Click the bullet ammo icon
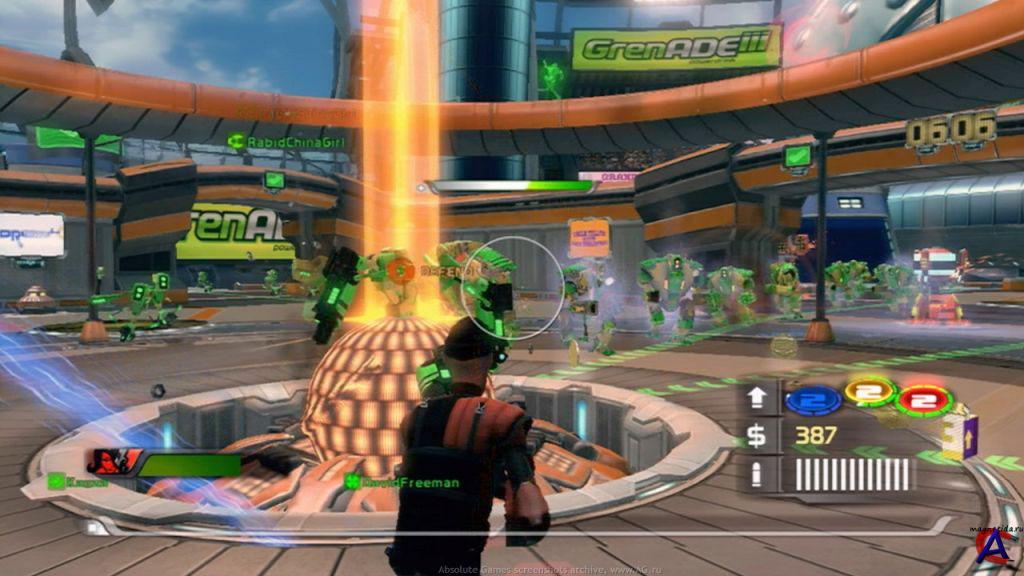Screen dimensions: 1024x576 pyautogui.click(x=759, y=474)
